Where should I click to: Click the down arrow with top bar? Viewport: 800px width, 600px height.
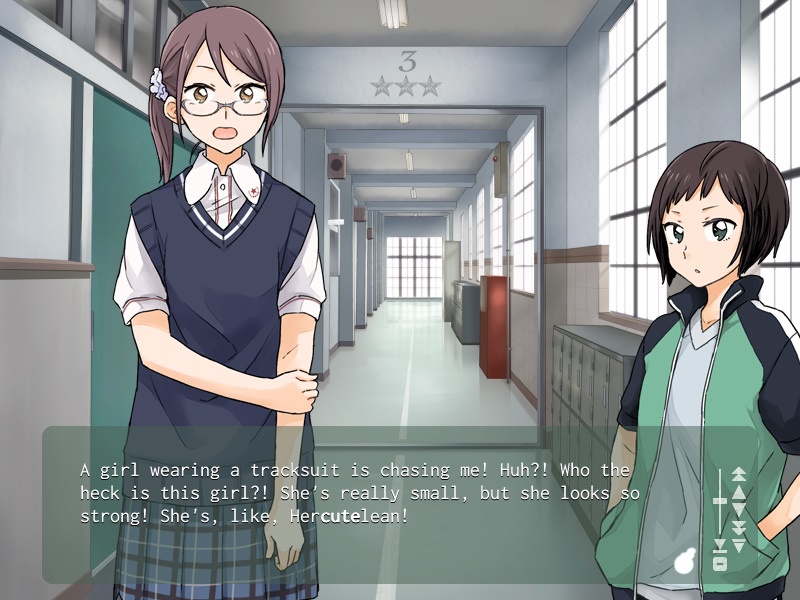point(739,545)
